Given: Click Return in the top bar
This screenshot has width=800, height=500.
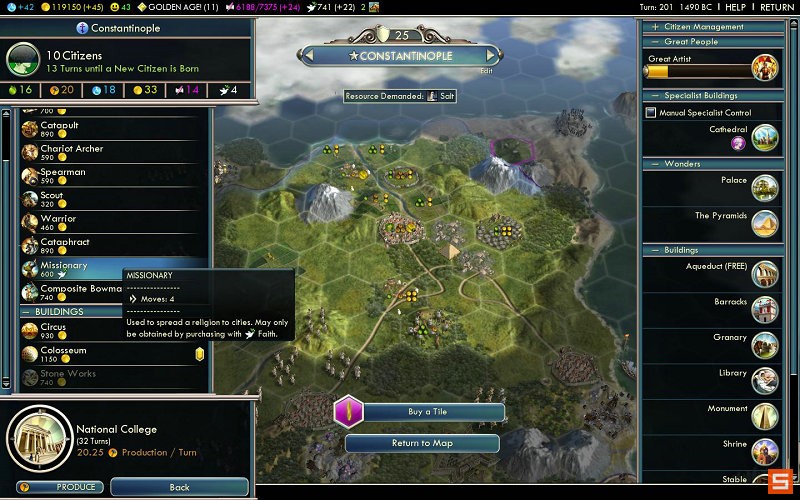Looking at the screenshot, I should point(776,7).
